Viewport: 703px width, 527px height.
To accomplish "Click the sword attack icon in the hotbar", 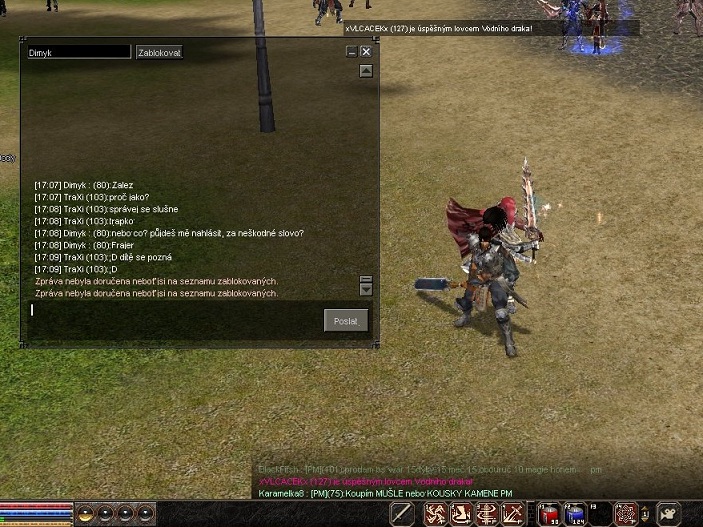I will coord(402,514).
